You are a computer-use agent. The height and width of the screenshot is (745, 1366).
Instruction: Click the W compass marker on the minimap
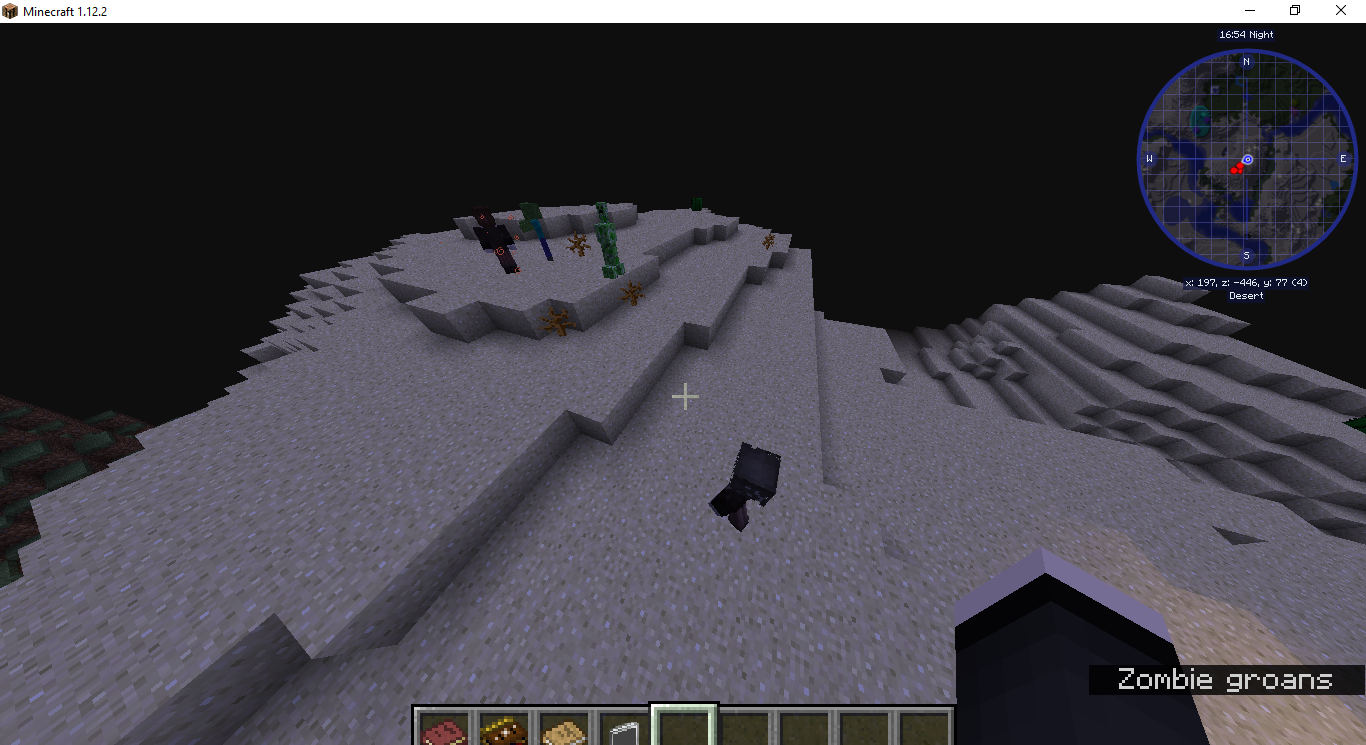1149,158
